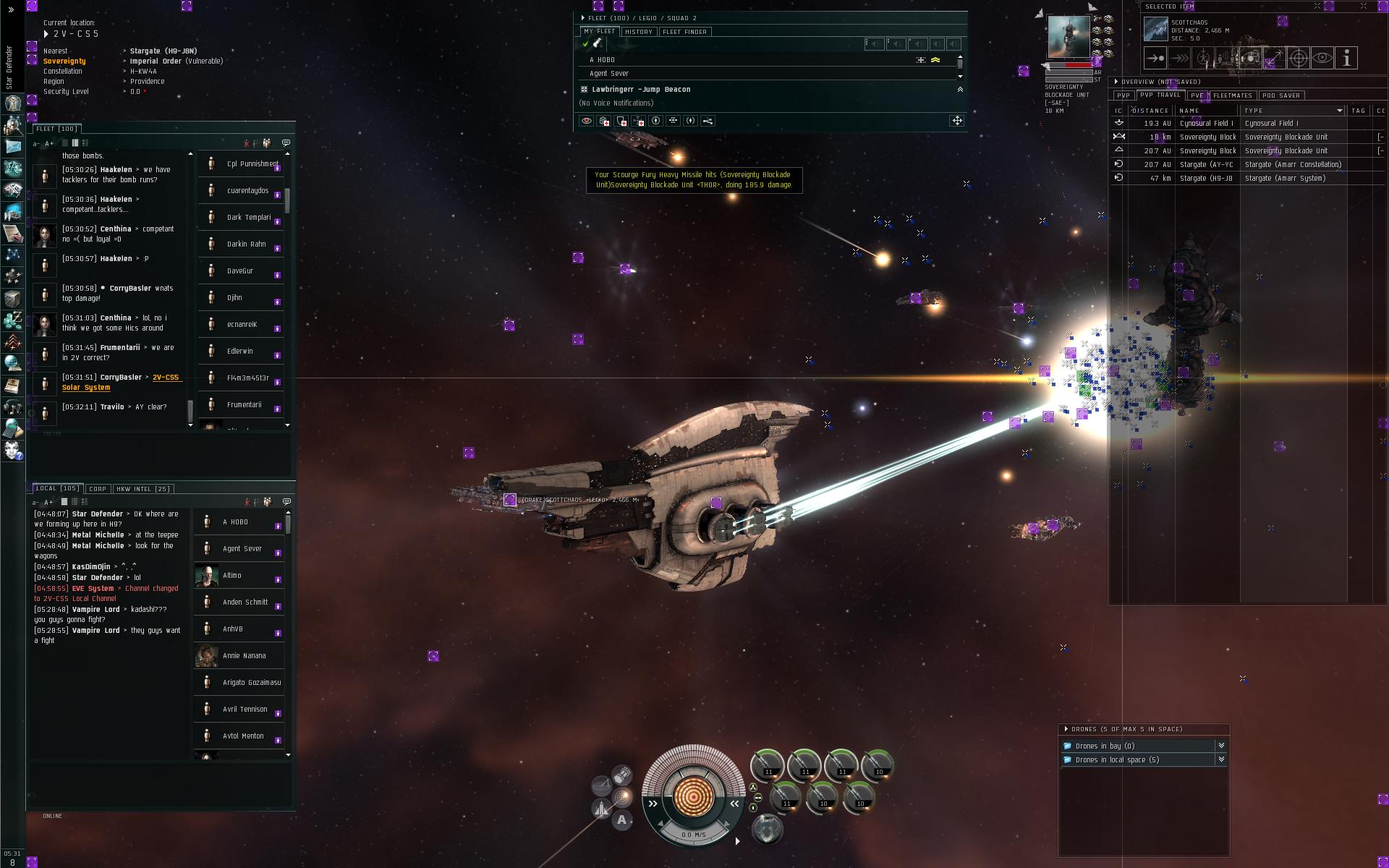Open the PVP overview tab
The image size is (1389, 868).
pyautogui.click(x=1123, y=95)
